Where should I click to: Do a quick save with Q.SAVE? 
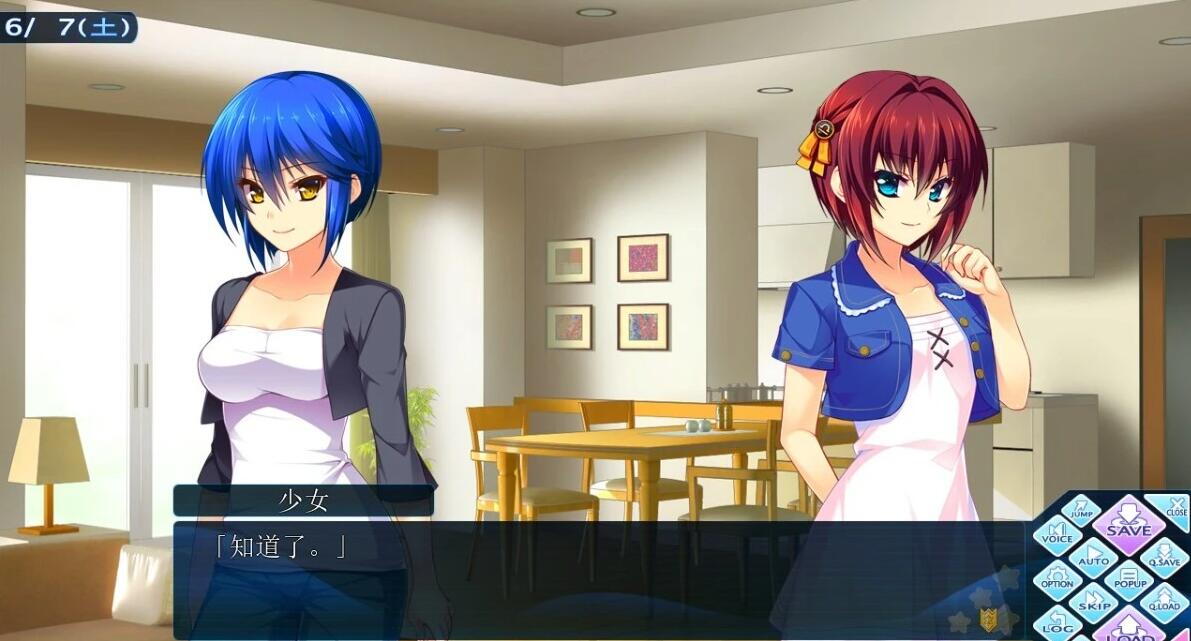(x=1163, y=557)
